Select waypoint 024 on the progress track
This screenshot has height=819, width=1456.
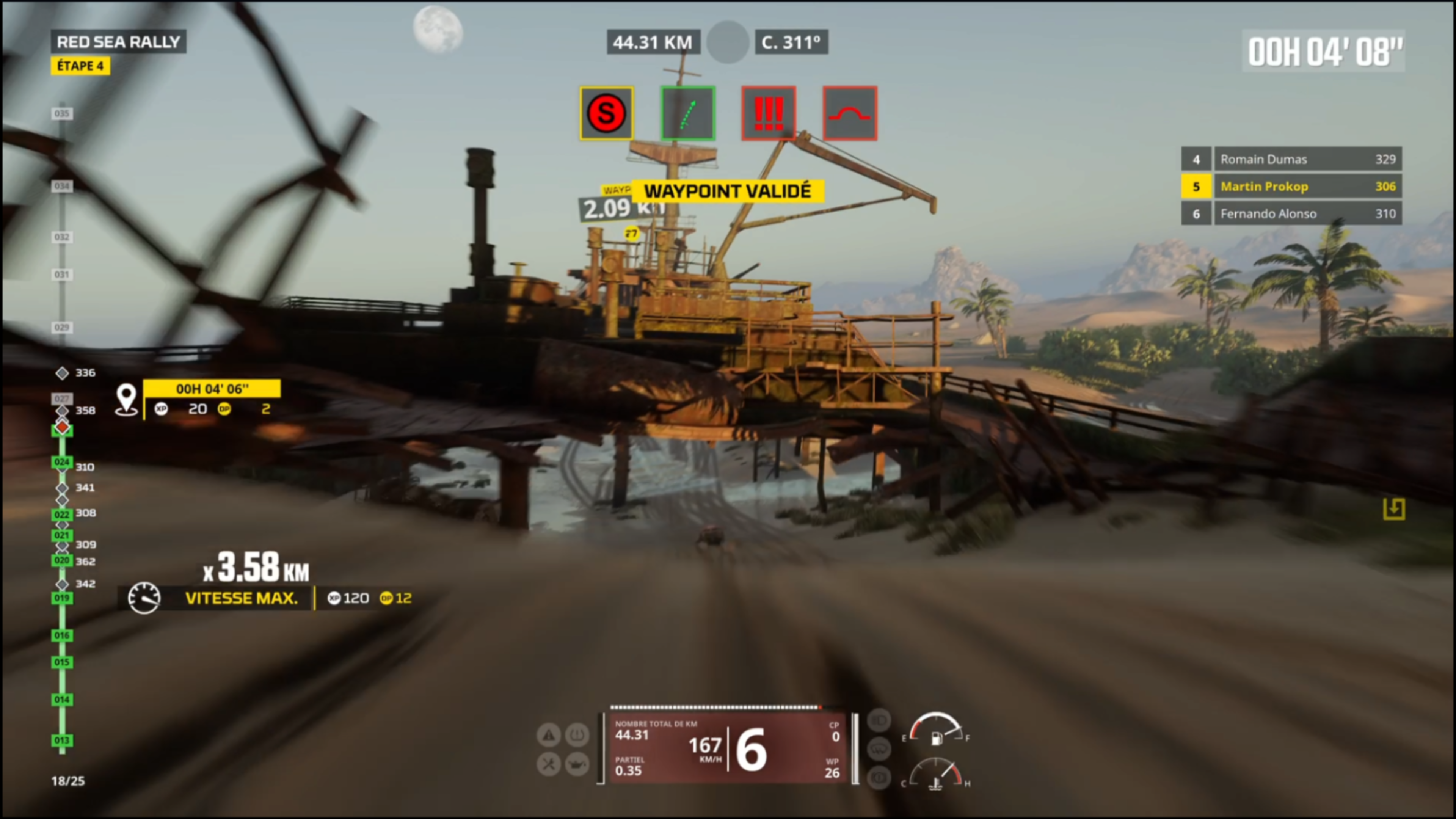tap(61, 462)
